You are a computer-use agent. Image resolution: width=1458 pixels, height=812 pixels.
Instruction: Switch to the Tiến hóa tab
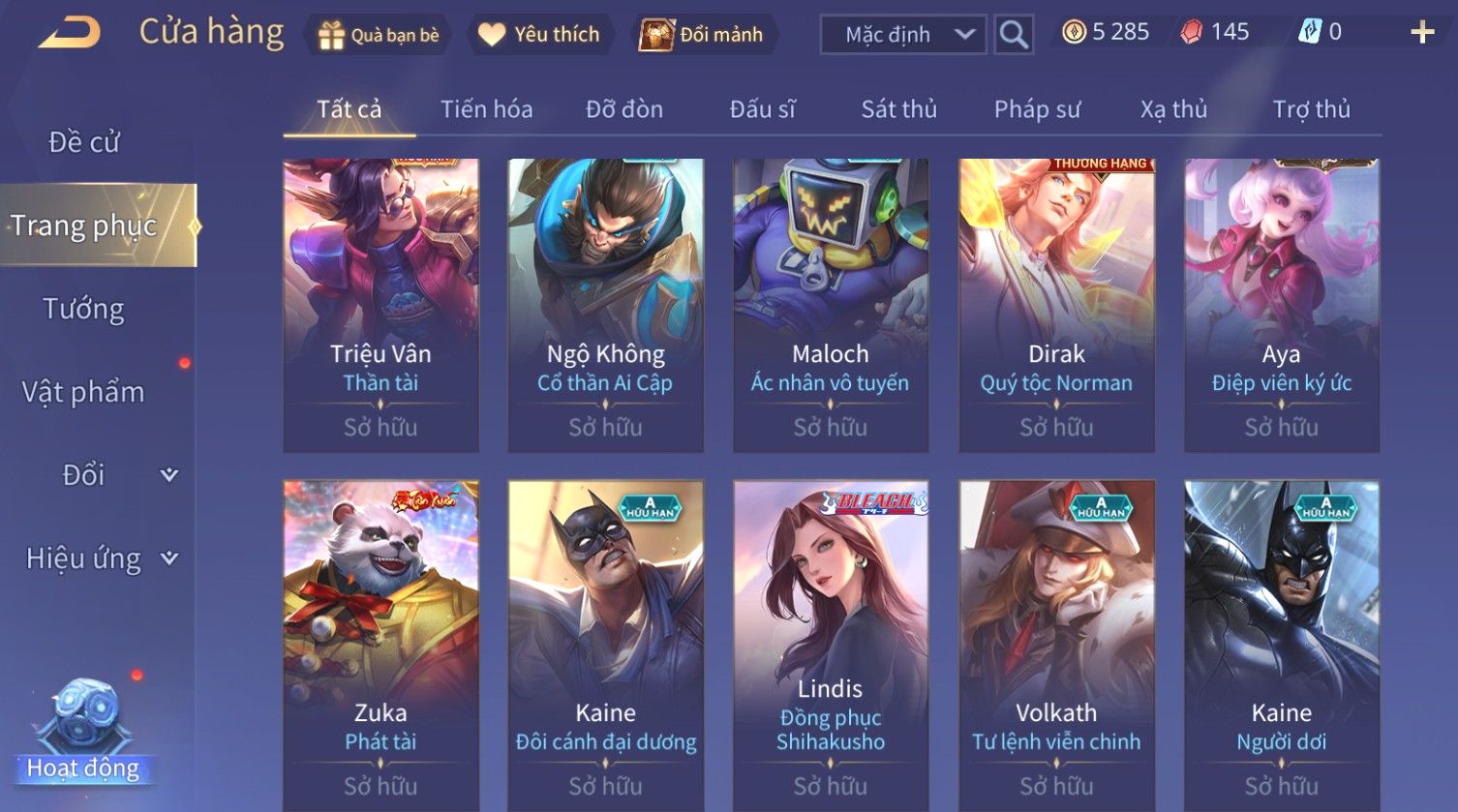(x=486, y=109)
